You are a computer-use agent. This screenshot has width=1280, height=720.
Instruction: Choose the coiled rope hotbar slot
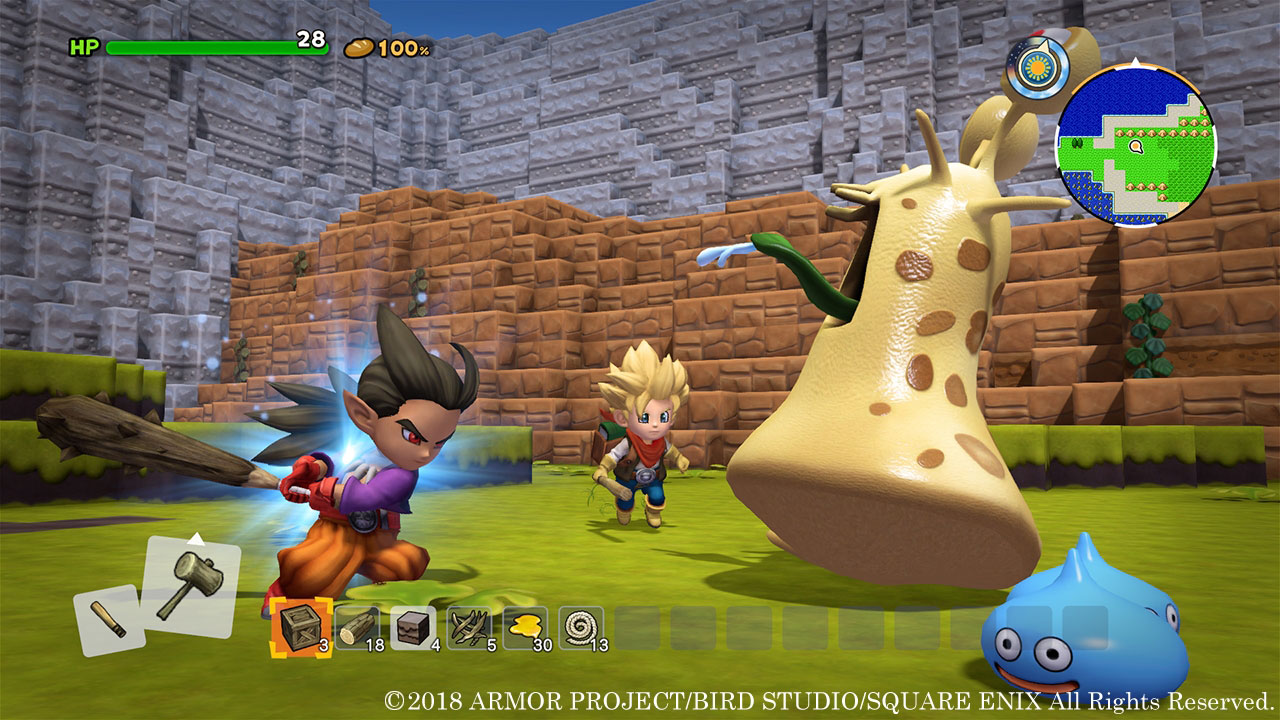[x=581, y=628]
